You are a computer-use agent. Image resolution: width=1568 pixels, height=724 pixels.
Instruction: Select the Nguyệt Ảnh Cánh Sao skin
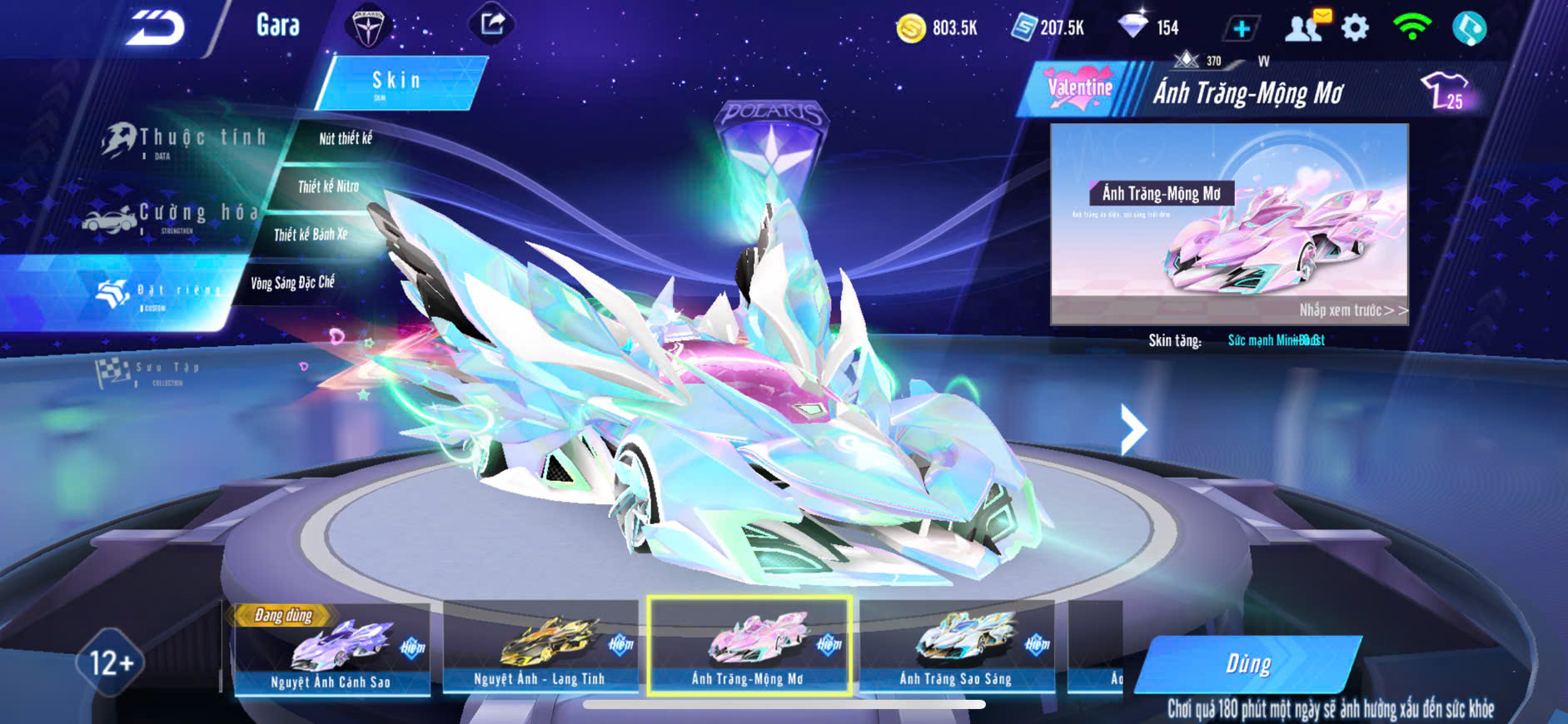(x=331, y=649)
